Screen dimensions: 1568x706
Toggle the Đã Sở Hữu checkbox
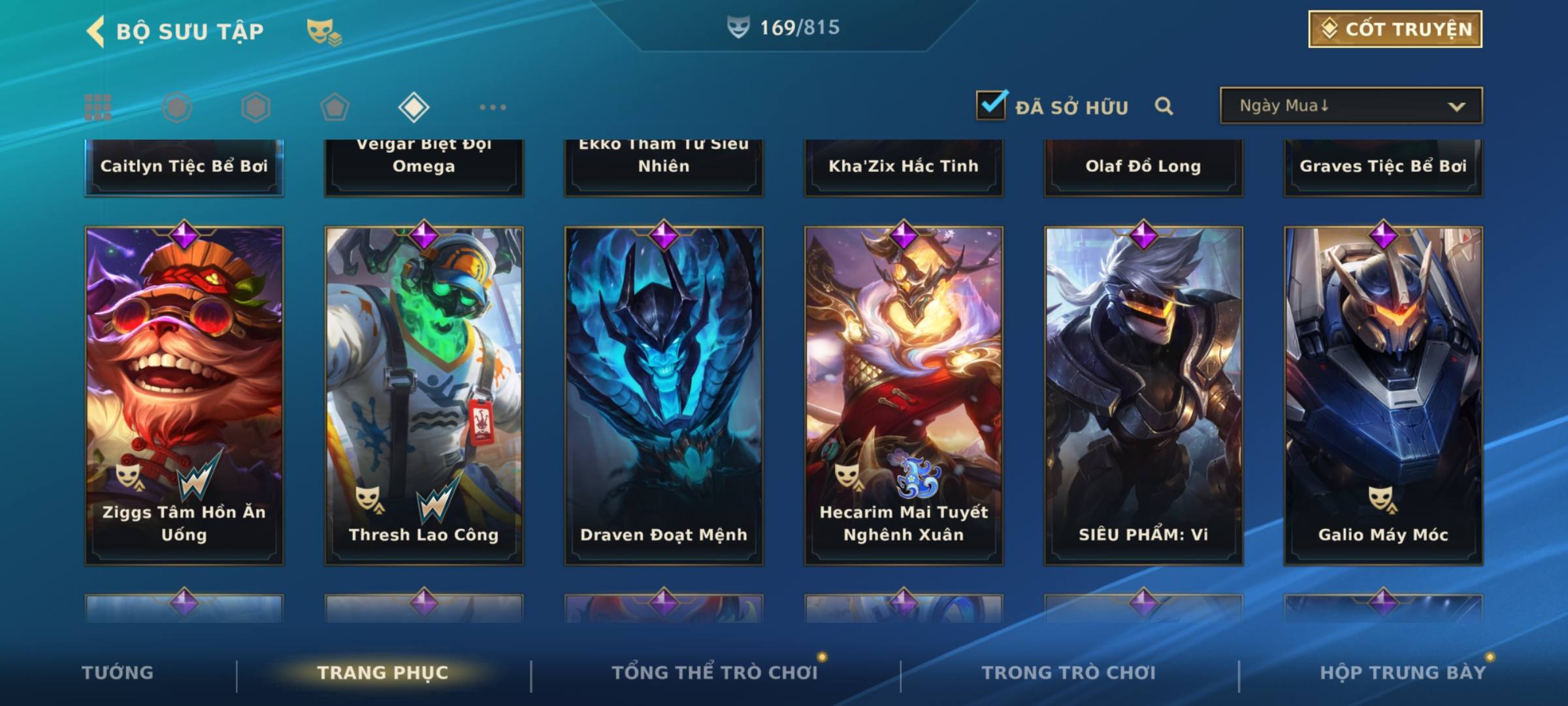[x=991, y=105]
